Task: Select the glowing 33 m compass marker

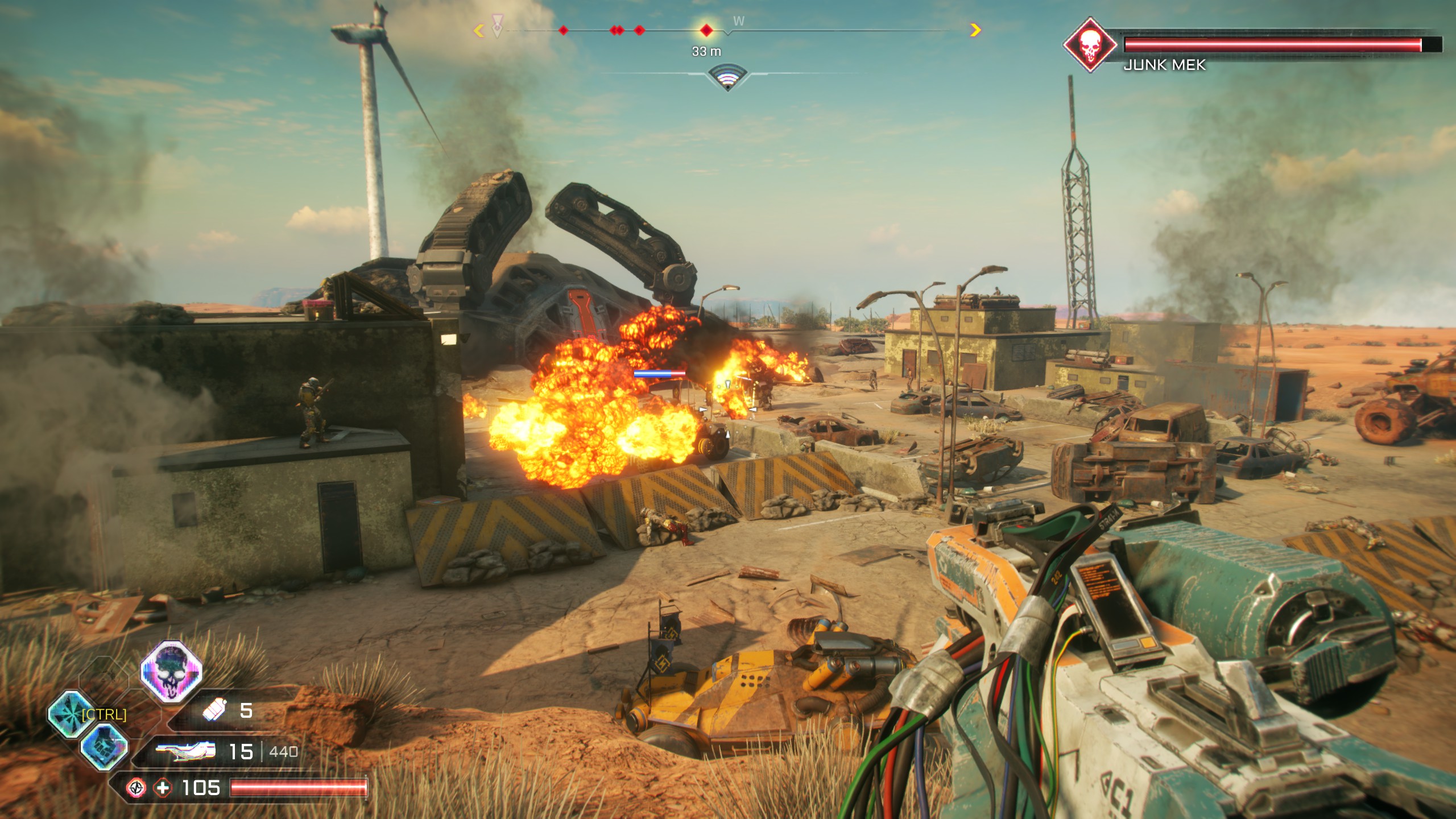Action: click(706, 30)
